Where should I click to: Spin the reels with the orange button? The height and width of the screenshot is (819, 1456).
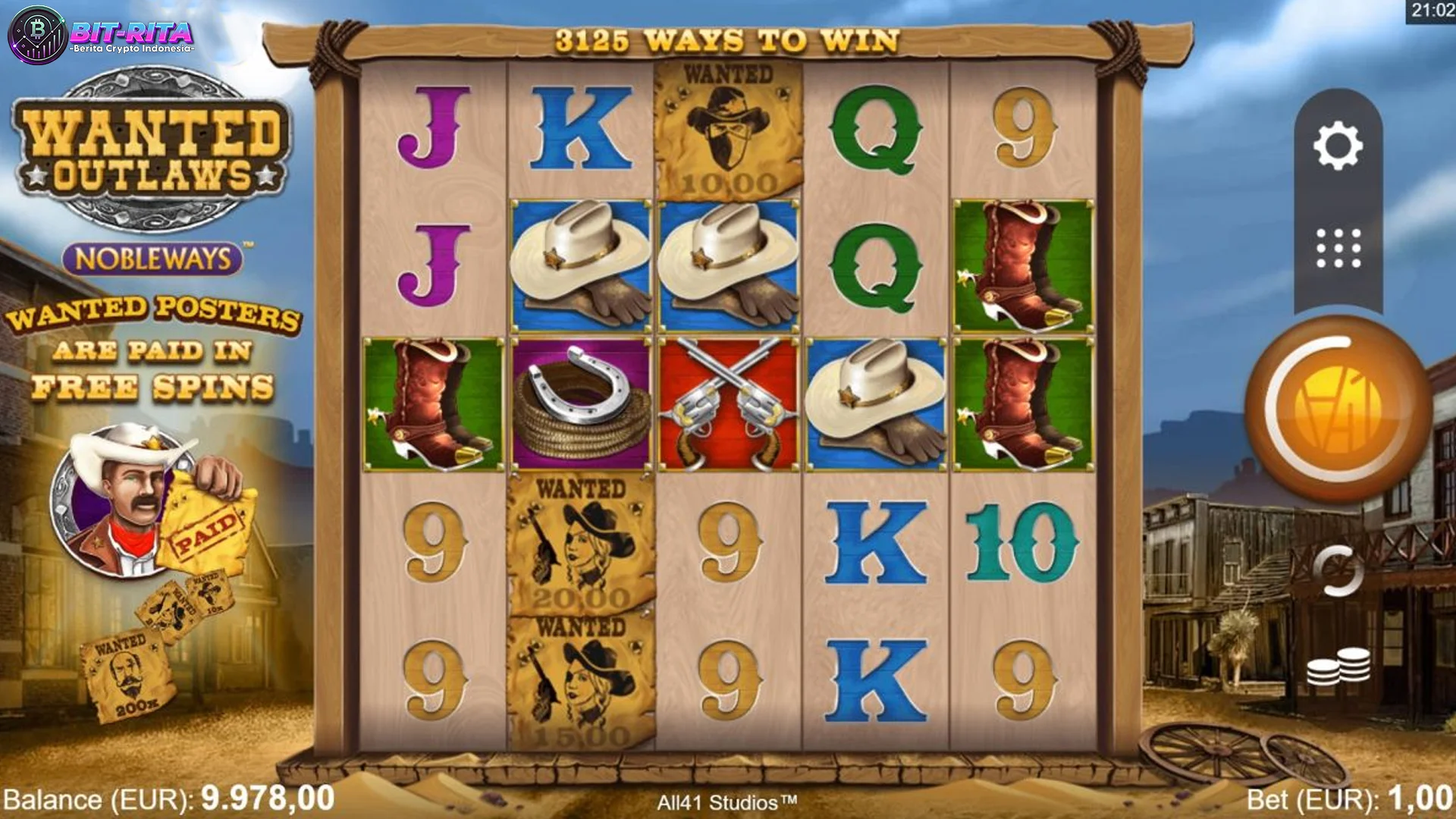pyautogui.click(x=1338, y=409)
